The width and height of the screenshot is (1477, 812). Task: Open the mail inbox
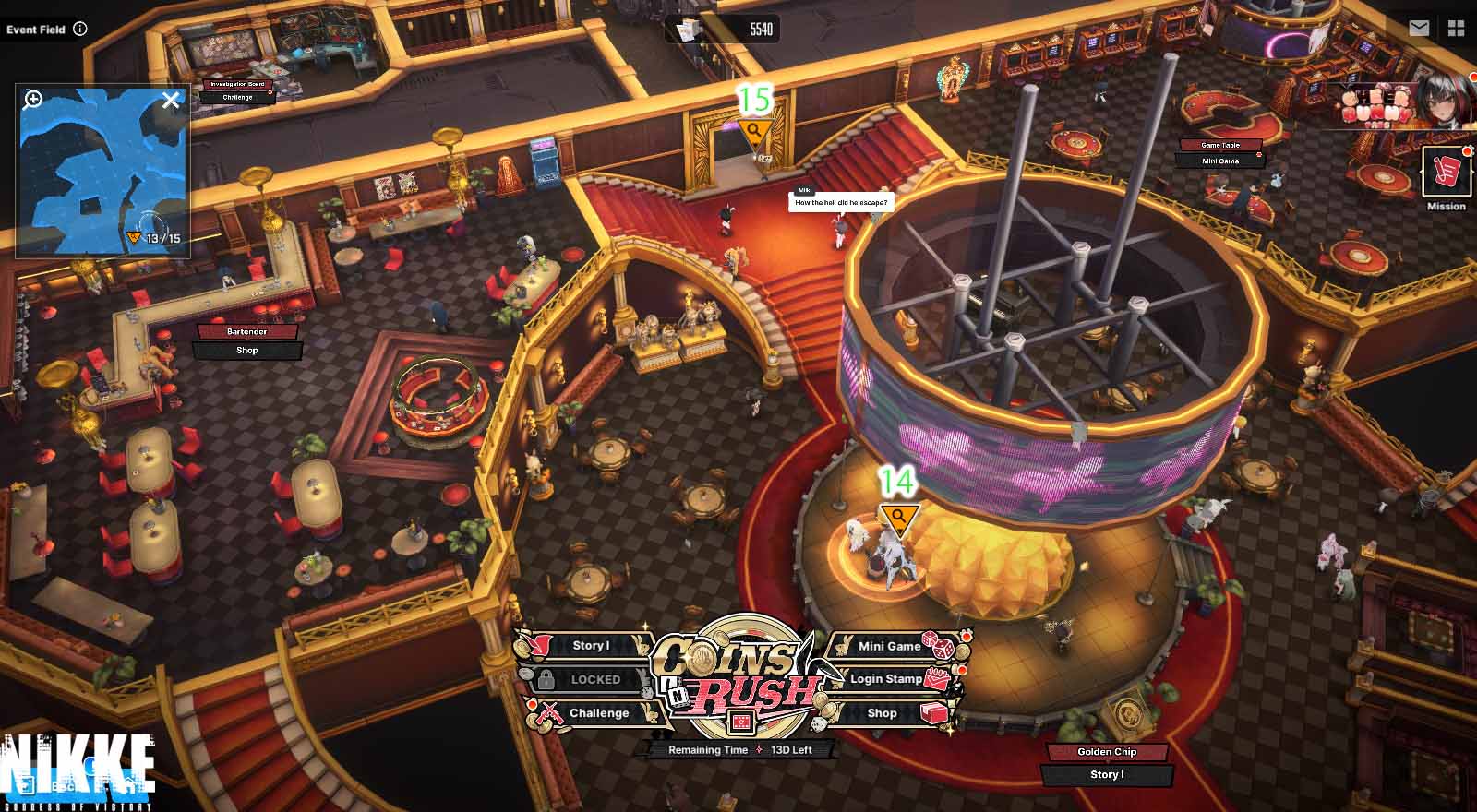click(1419, 29)
